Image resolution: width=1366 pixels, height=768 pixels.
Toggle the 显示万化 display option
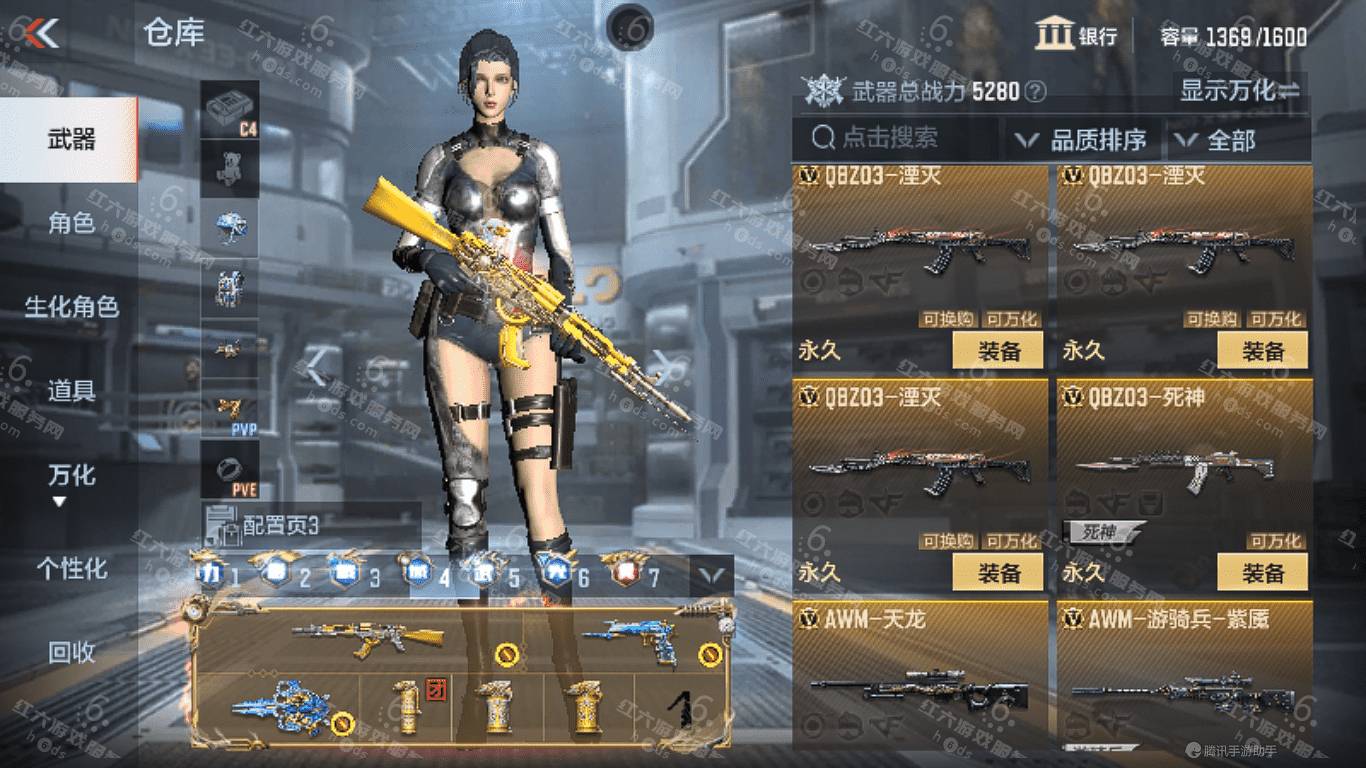[x=1240, y=91]
